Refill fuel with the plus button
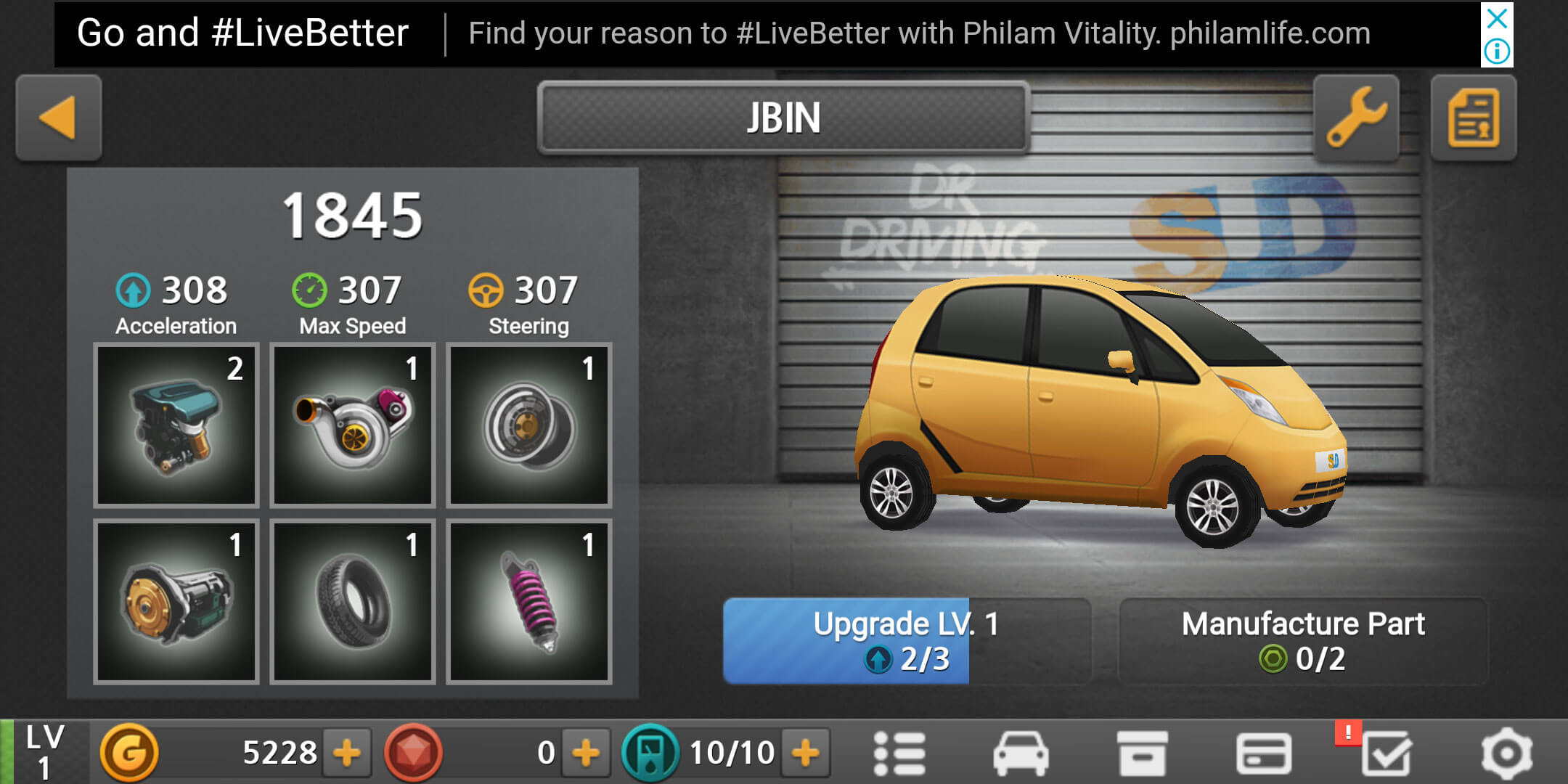Screen dimensions: 1568x784 [806, 753]
